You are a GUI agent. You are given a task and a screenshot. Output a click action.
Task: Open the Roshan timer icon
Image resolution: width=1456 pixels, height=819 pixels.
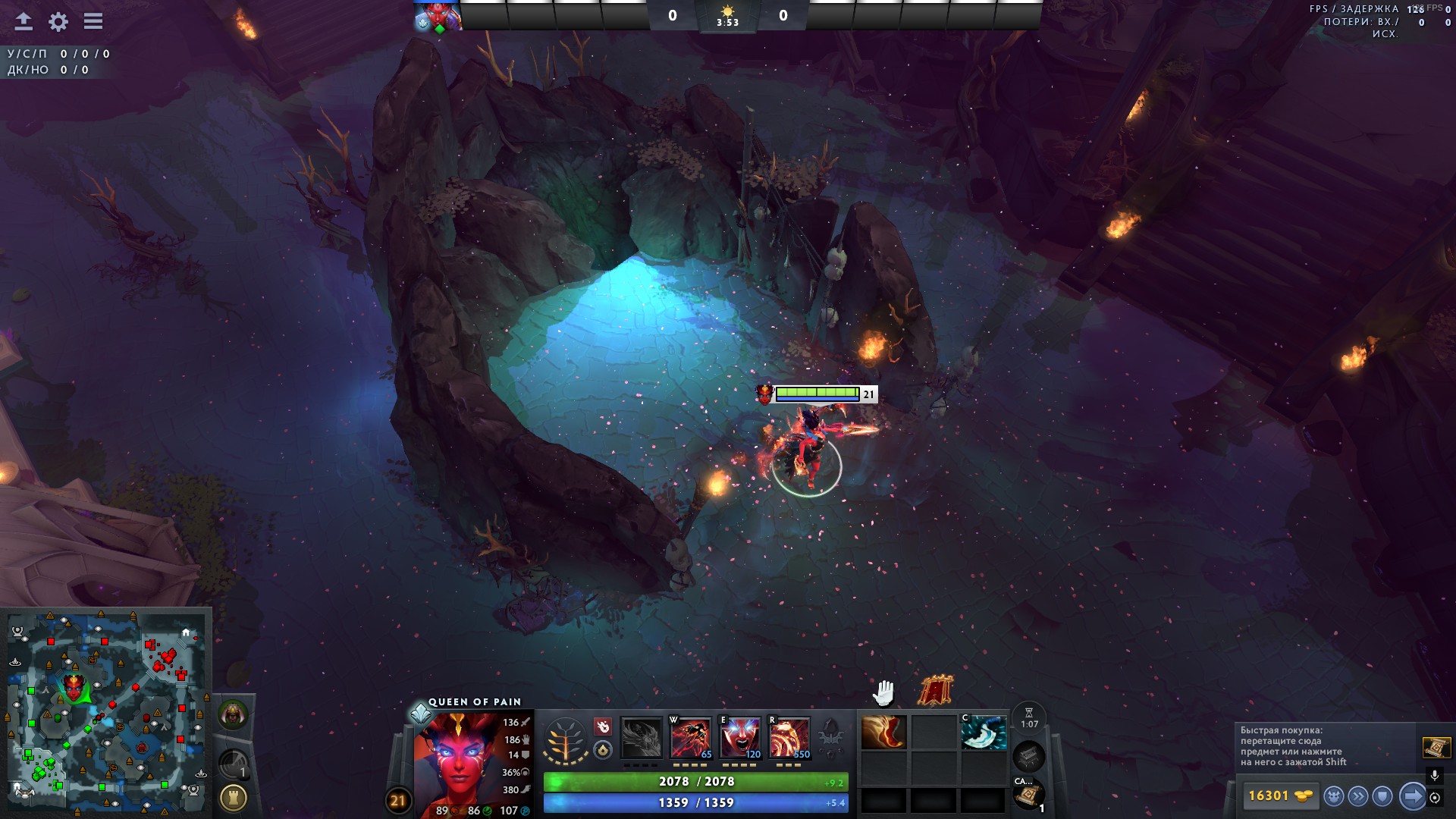(234, 714)
